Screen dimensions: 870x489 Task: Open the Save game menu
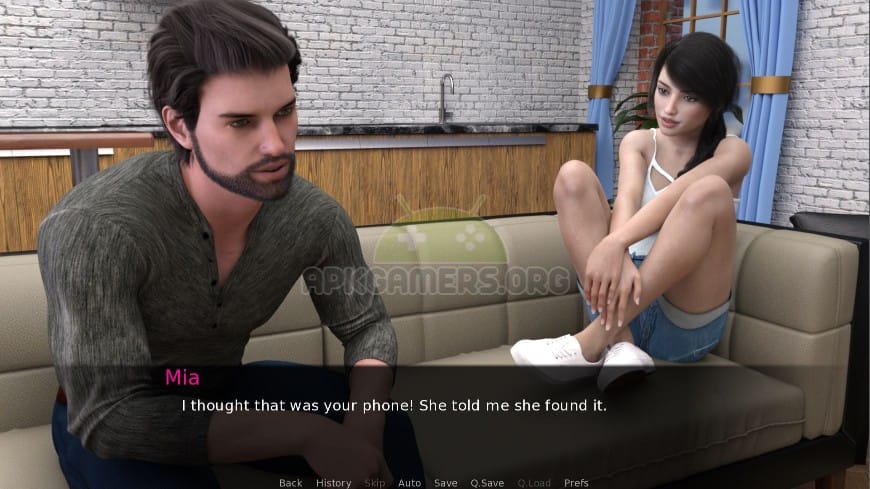point(445,483)
